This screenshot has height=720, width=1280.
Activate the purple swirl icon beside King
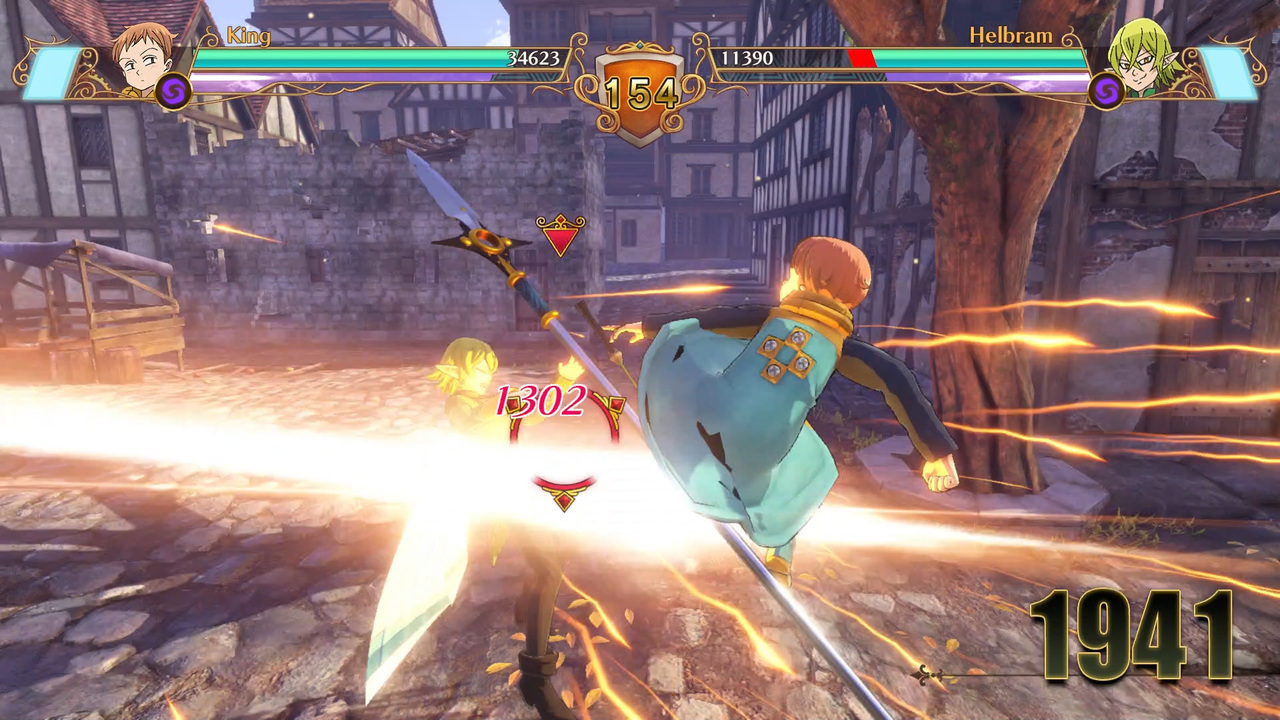pos(173,91)
